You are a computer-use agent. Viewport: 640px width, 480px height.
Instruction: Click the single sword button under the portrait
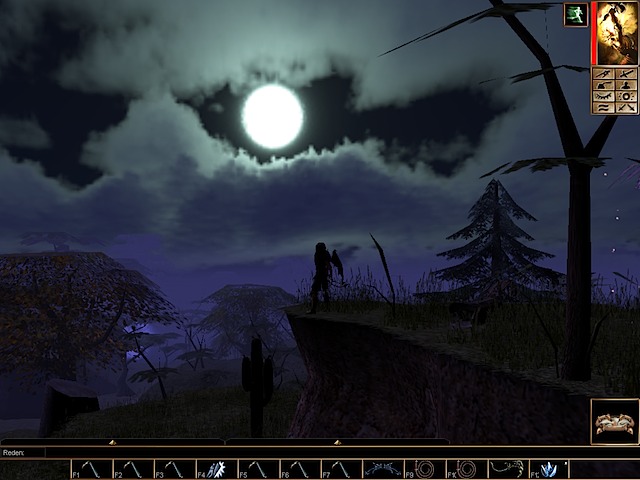(x=624, y=74)
